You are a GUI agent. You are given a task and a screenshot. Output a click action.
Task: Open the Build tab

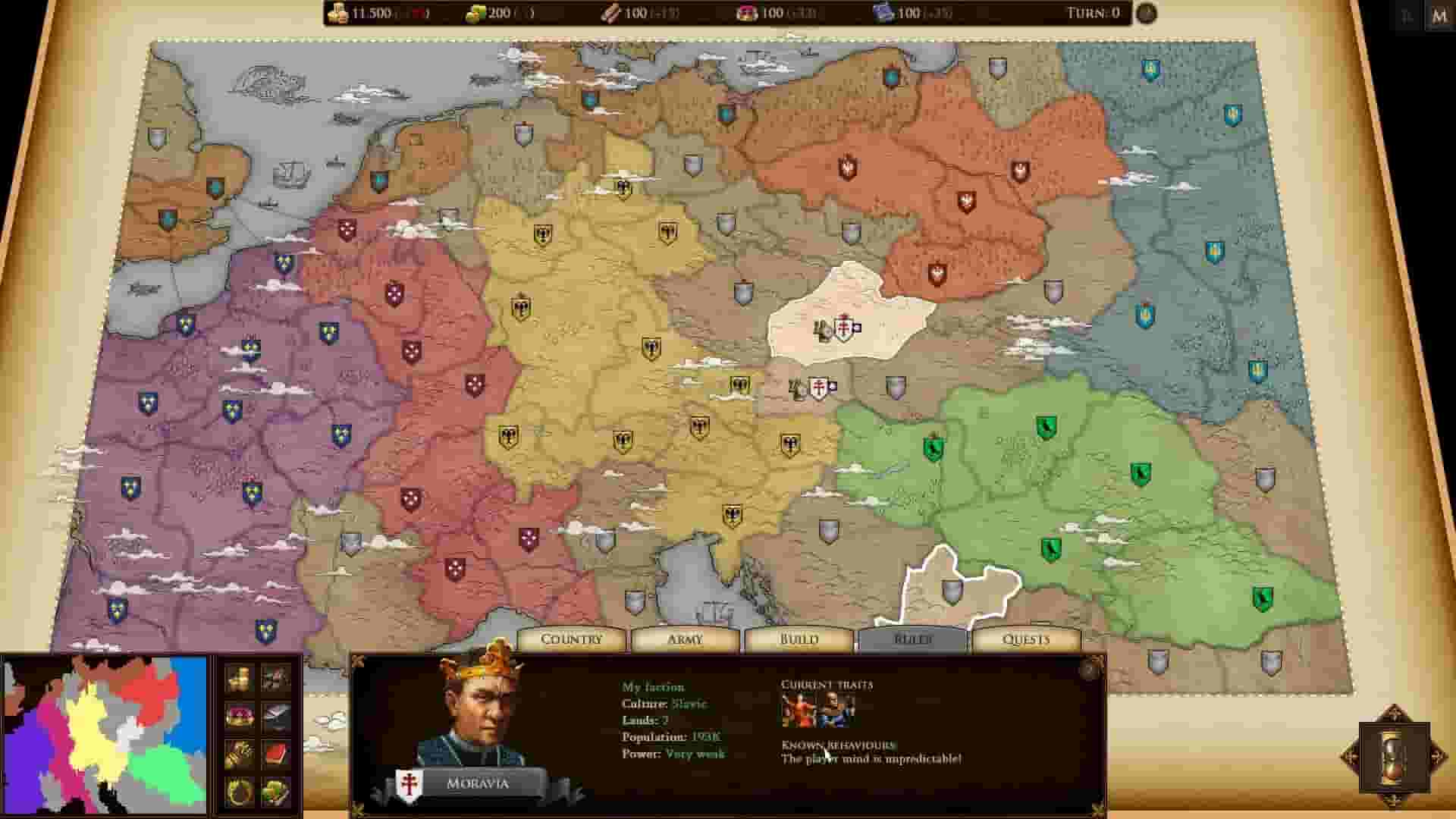[x=800, y=639]
